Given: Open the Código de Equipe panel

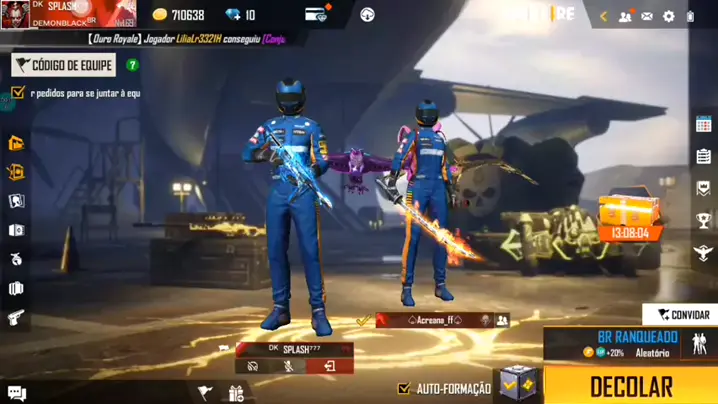Looking at the screenshot, I should (63, 65).
